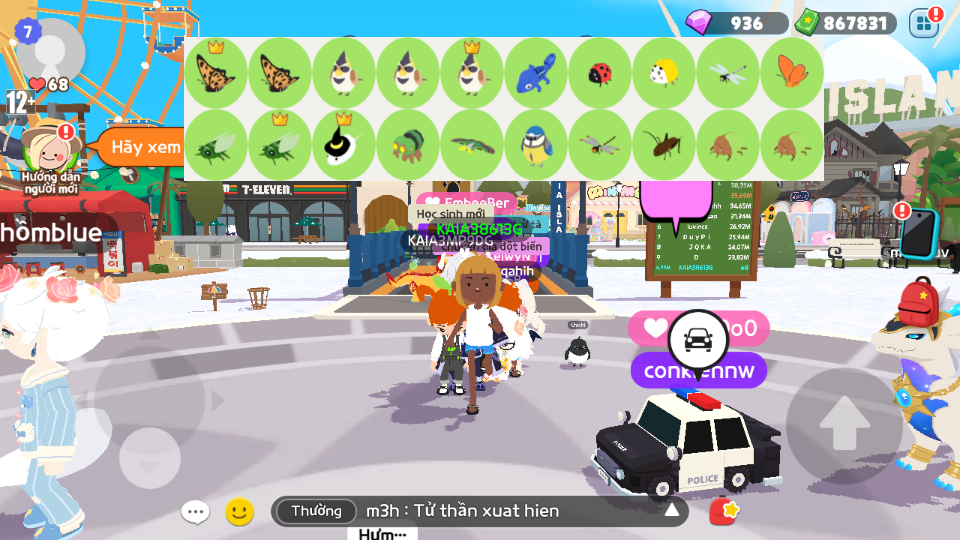
Task: Pick the witch-hat bird slot
Action: click(344, 146)
